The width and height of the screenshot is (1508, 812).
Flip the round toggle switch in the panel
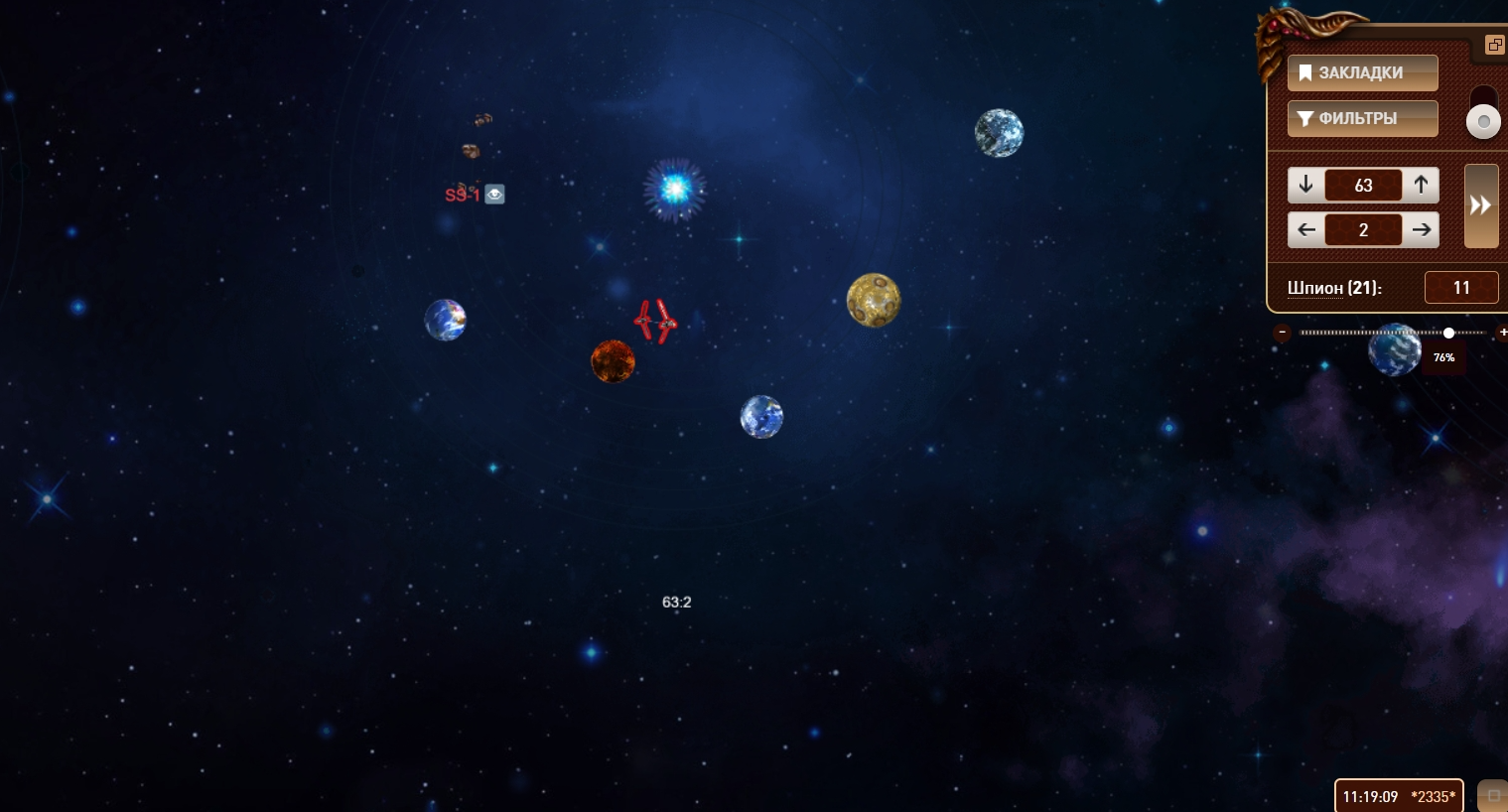coord(1483,121)
